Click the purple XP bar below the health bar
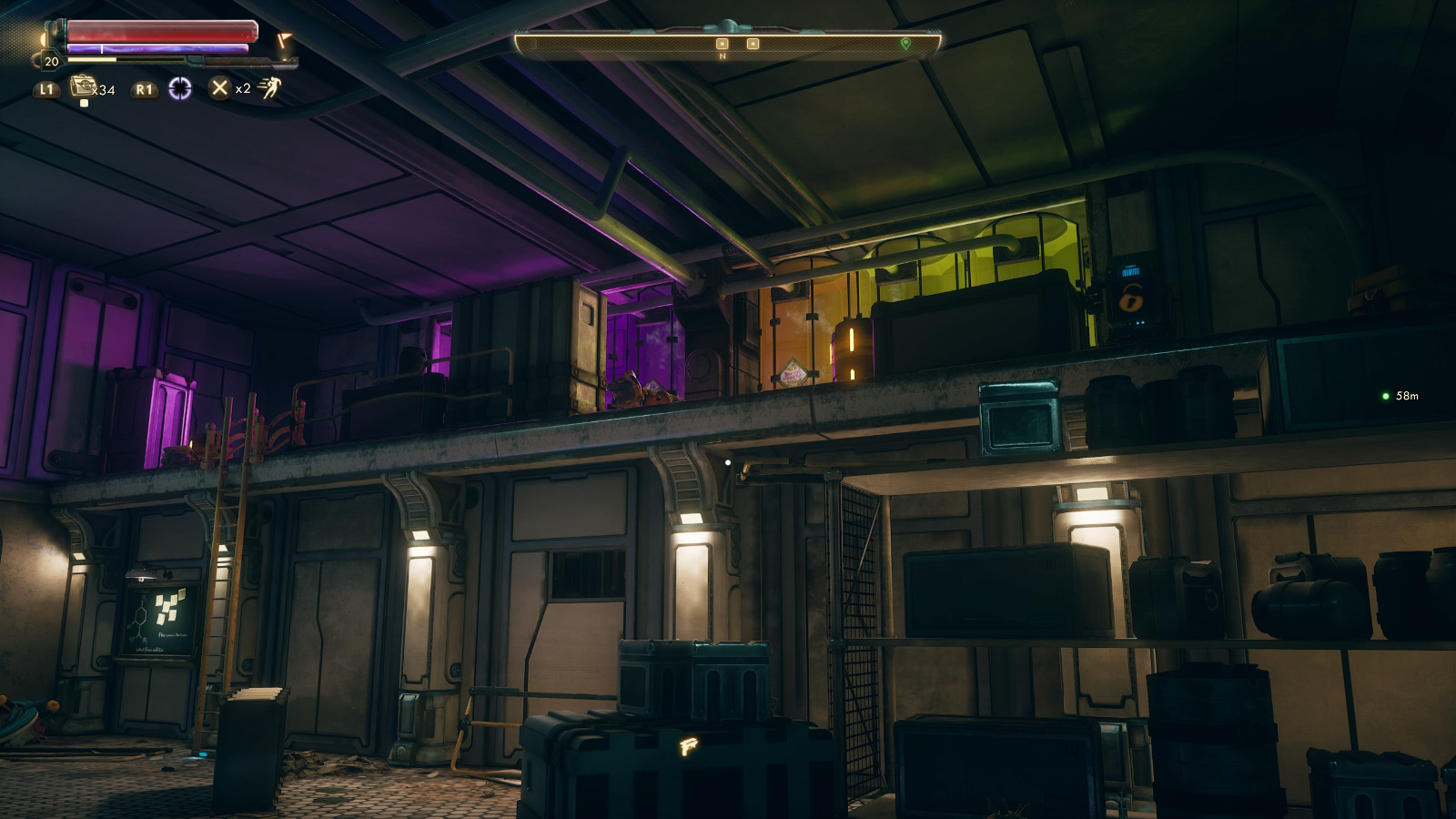This screenshot has width=1456, height=819. (158, 47)
